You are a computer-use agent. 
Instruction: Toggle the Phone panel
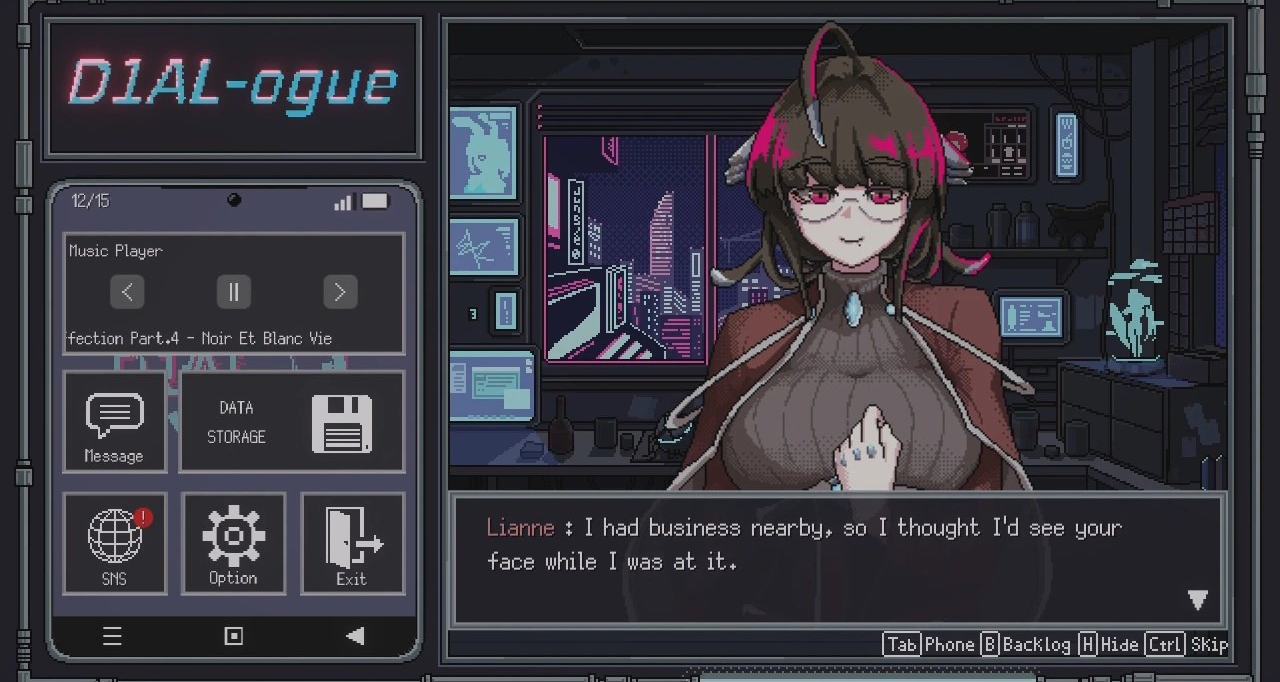click(930, 645)
